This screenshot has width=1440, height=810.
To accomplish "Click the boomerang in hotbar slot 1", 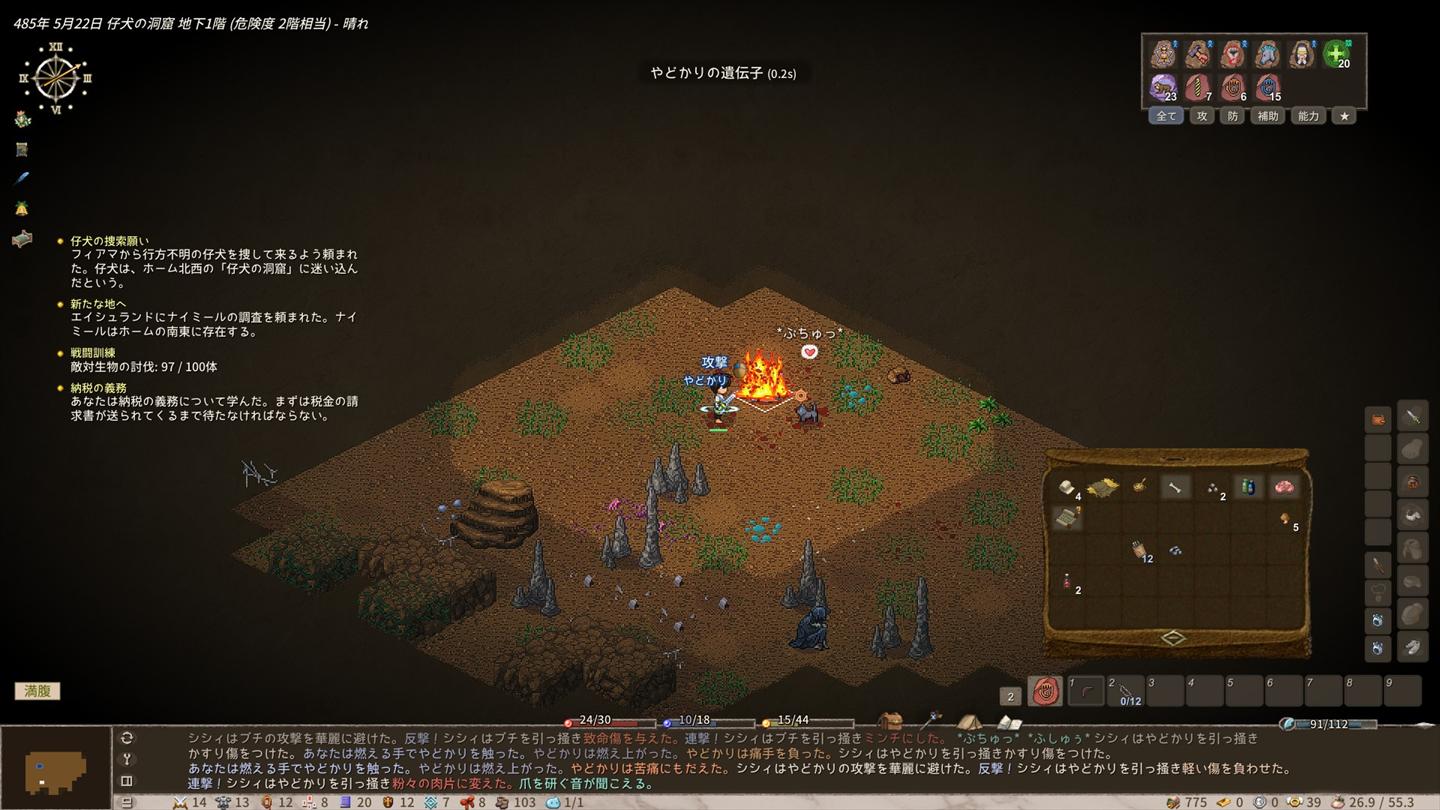I will tap(1086, 691).
